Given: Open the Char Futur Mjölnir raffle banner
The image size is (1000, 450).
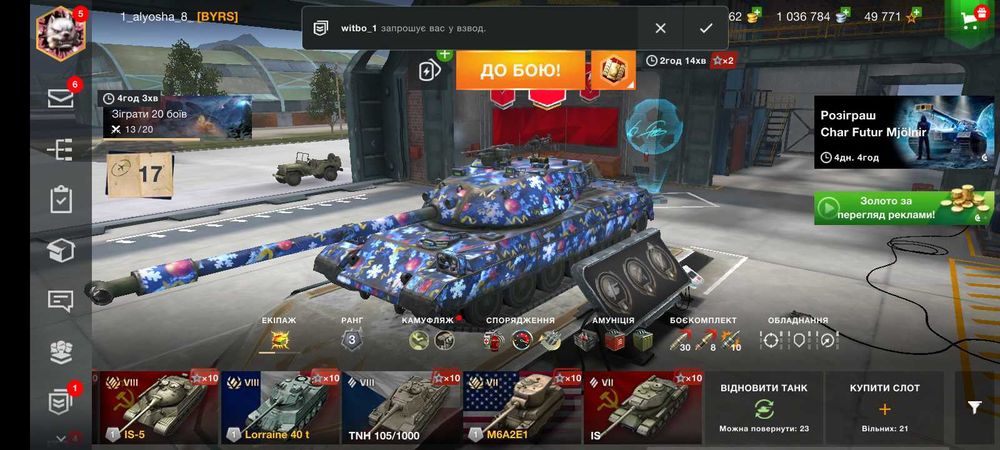Looking at the screenshot, I should [903, 131].
